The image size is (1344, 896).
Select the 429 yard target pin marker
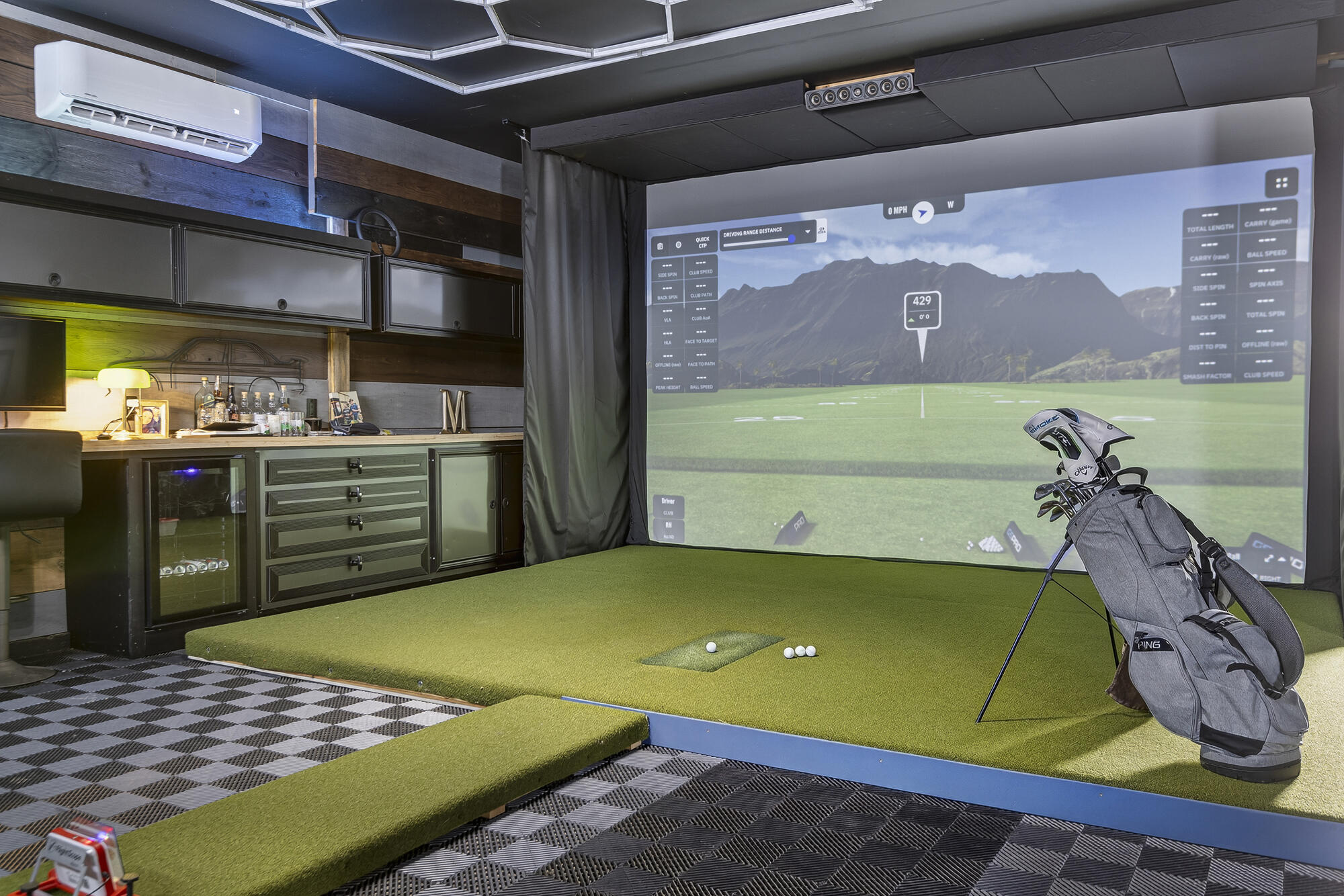point(922,310)
